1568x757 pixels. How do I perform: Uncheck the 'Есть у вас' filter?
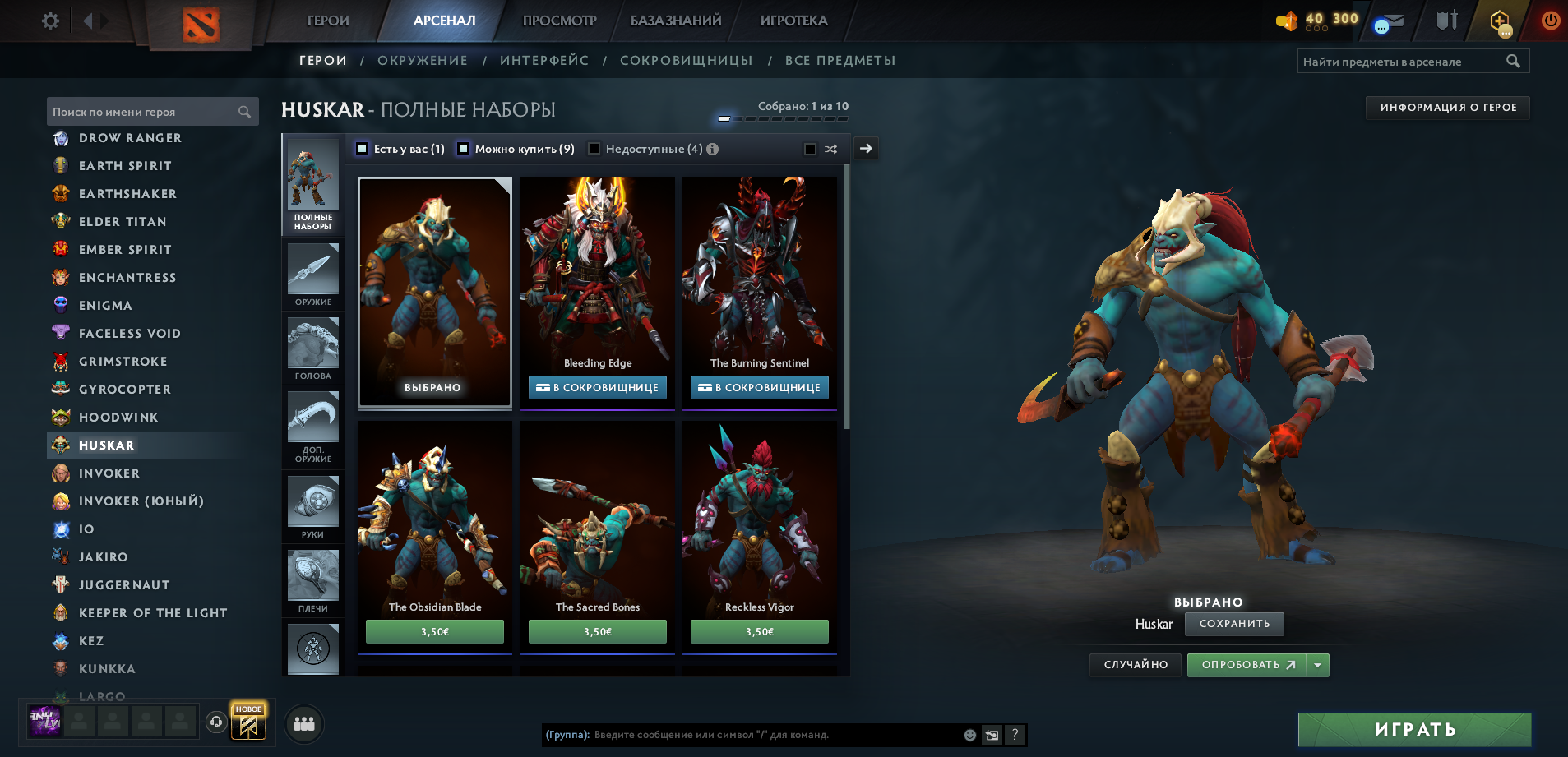(x=361, y=149)
